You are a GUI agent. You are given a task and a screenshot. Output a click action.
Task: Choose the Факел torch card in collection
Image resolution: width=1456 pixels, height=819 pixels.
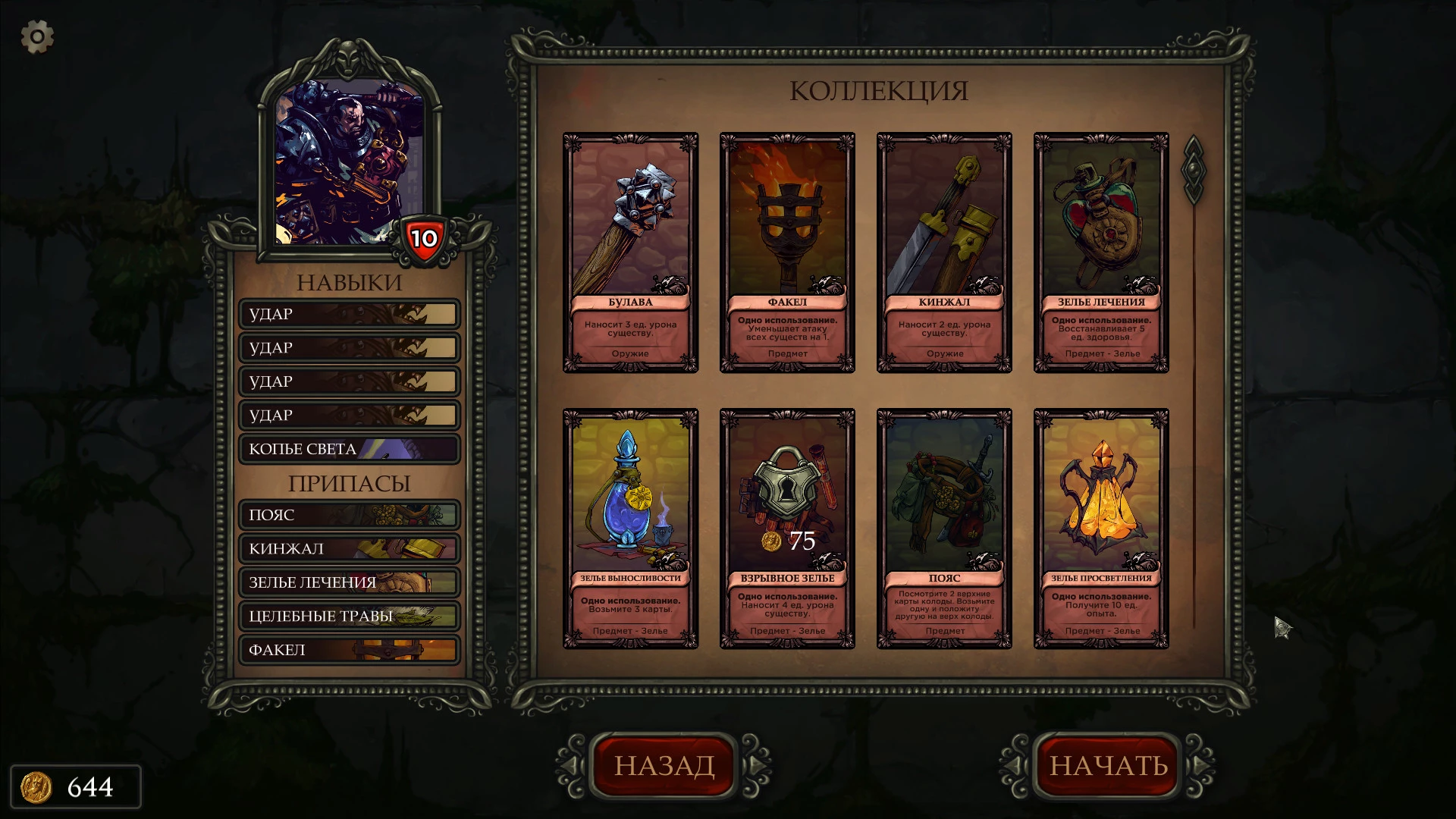click(x=787, y=253)
